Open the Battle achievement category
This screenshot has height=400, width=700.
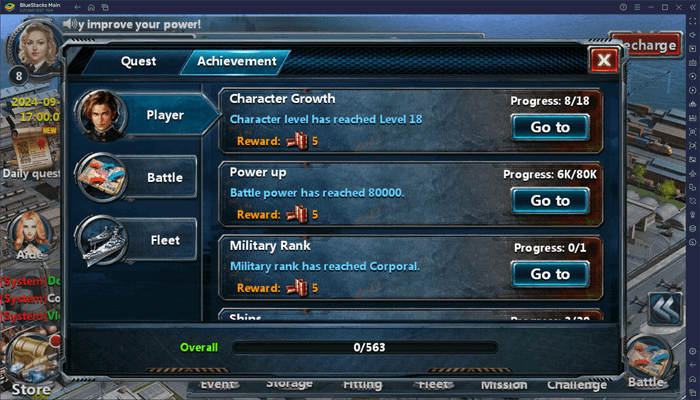(x=150, y=178)
